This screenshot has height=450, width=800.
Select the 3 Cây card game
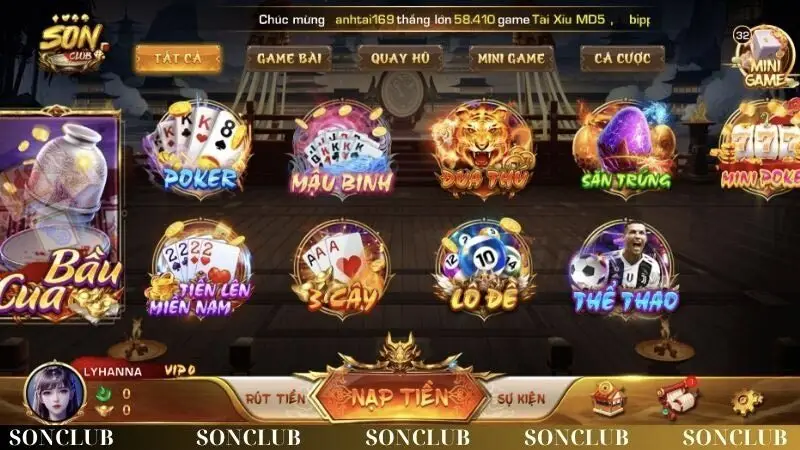point(341,268)
